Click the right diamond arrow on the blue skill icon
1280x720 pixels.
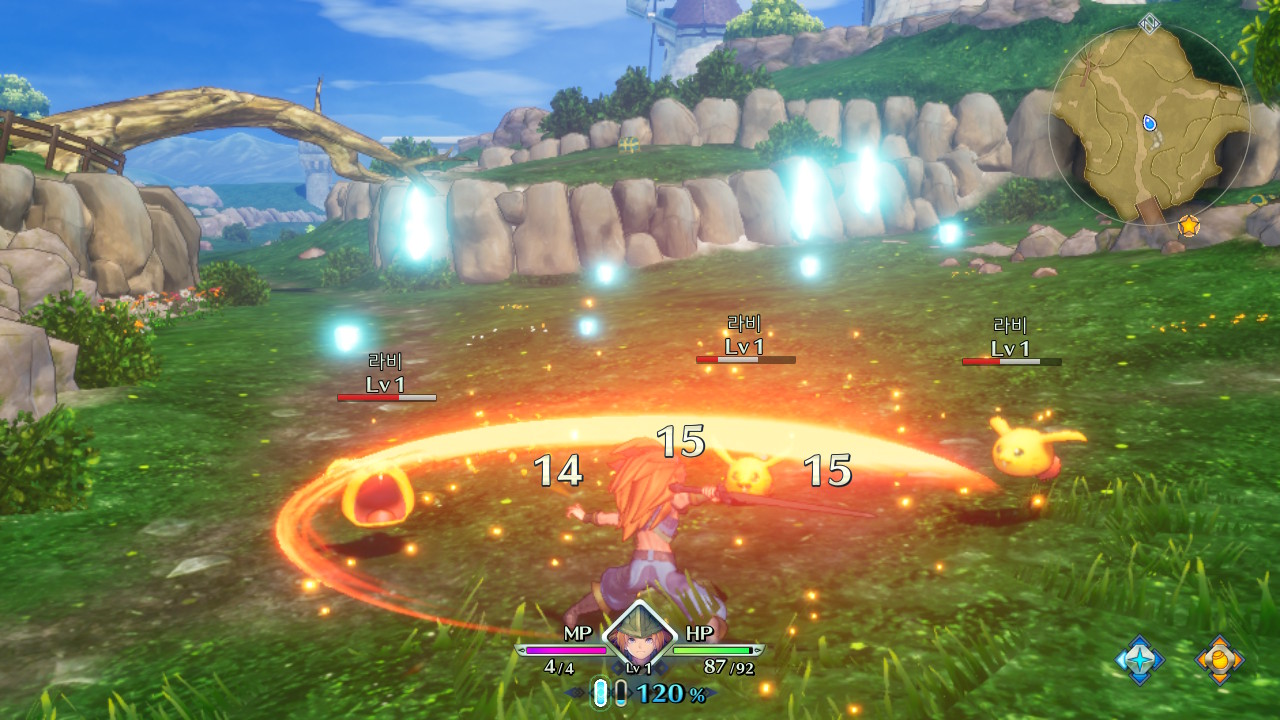(x=1157, y=658)
